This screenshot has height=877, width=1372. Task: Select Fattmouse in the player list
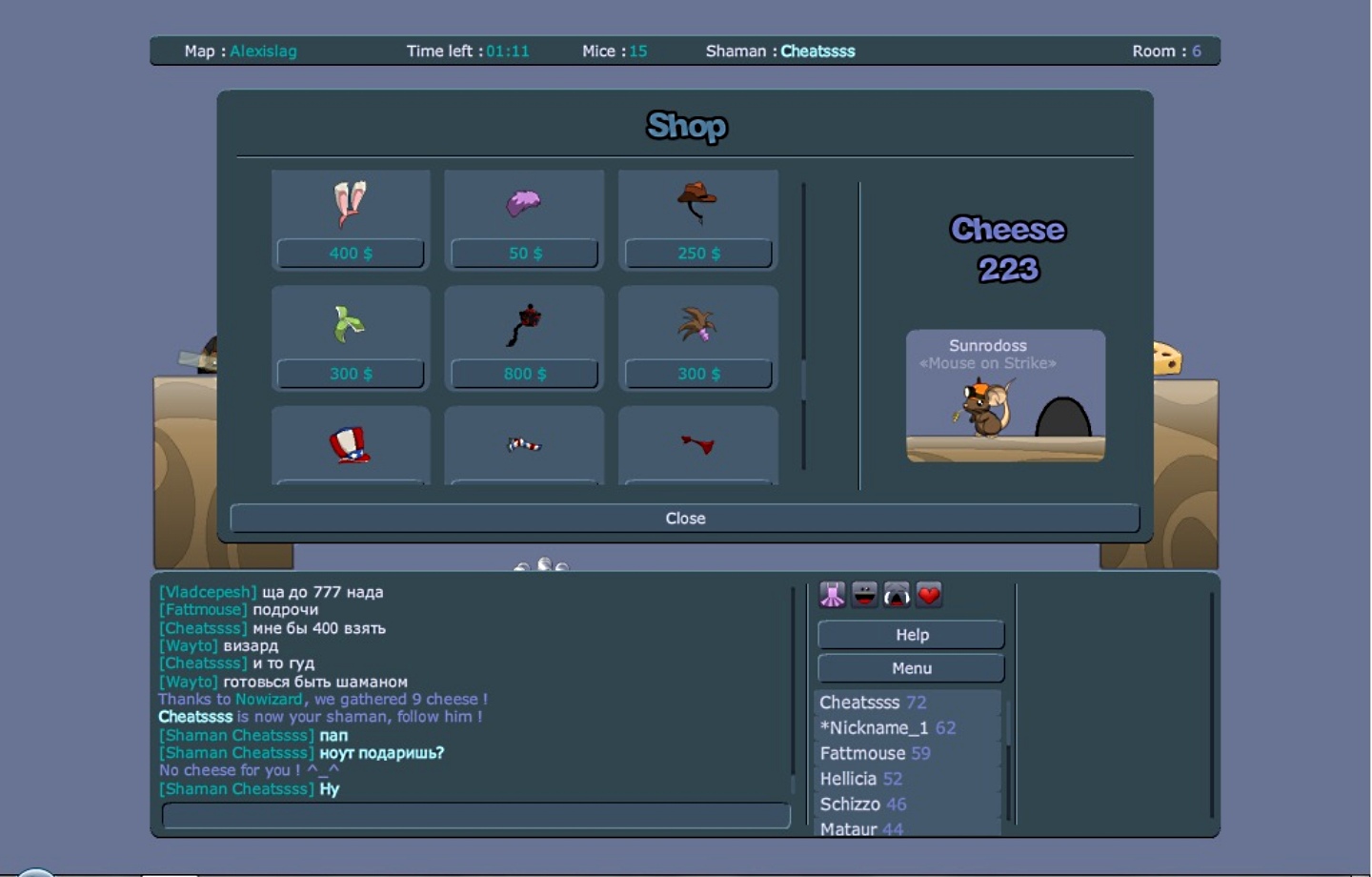tap(862, 753)
